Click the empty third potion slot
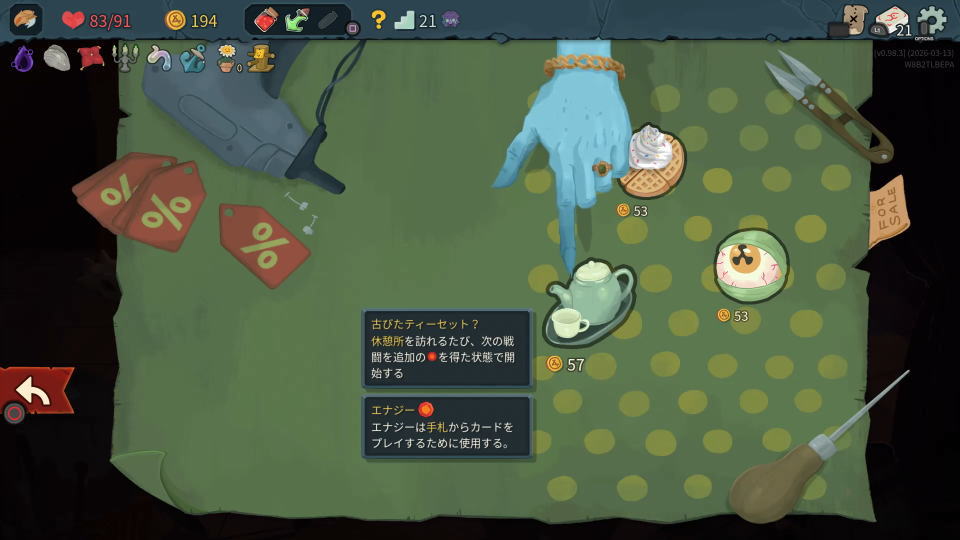The width and height of the screenshot is (960, 540). [328, 20]
